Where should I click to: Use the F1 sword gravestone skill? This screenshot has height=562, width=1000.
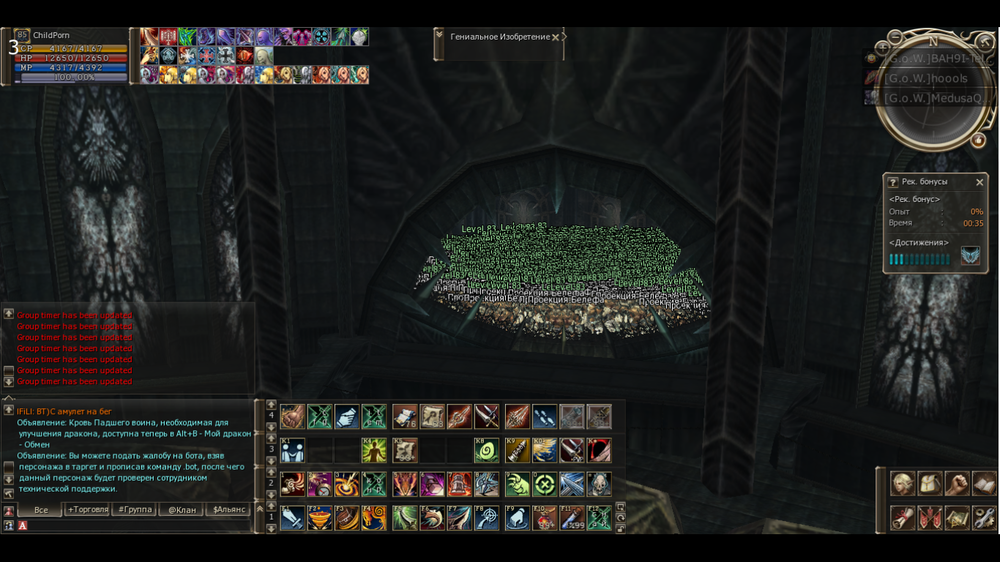(x=291, y=518)
